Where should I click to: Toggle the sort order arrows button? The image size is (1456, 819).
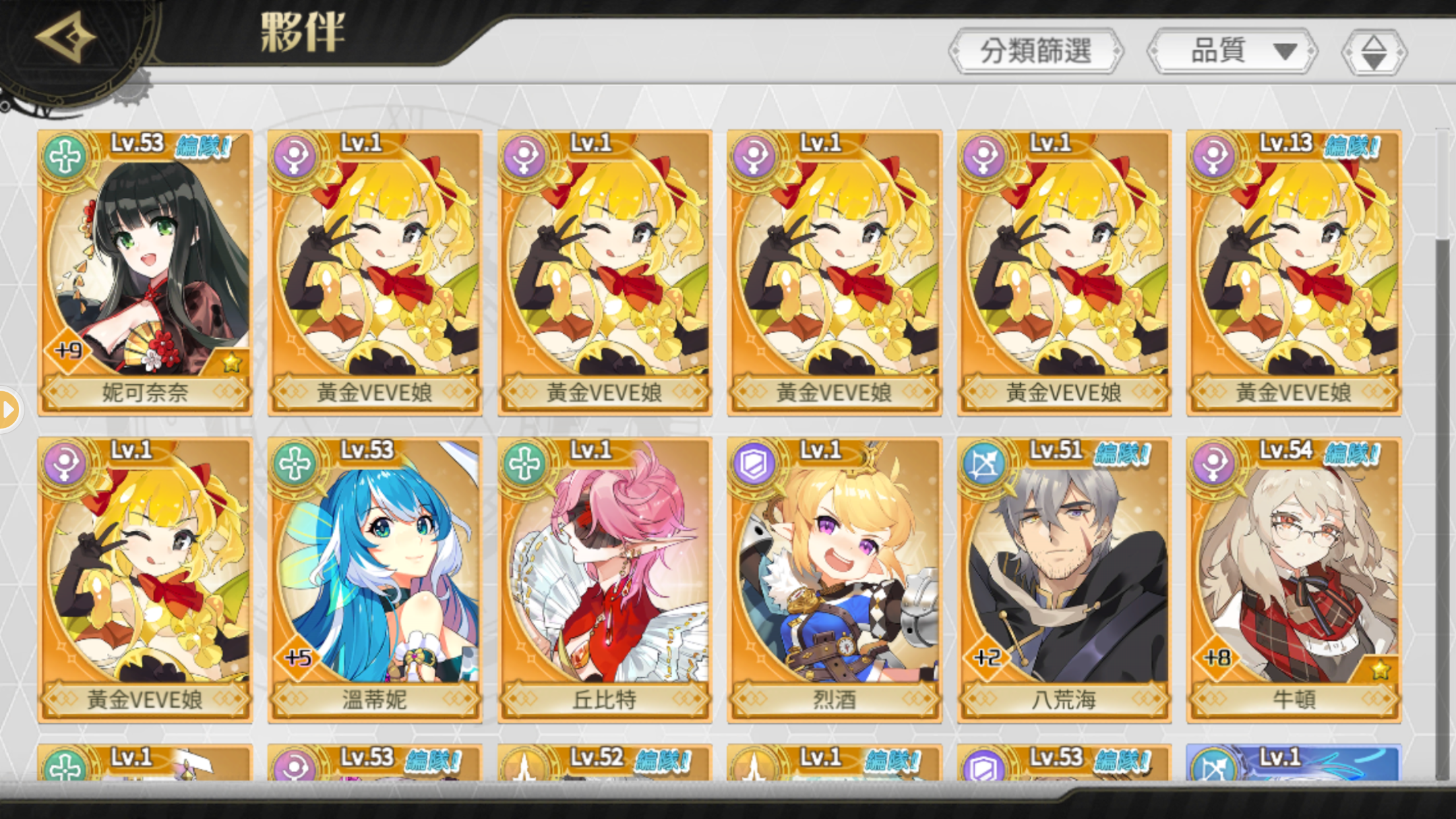click(x=1374, y=52)
